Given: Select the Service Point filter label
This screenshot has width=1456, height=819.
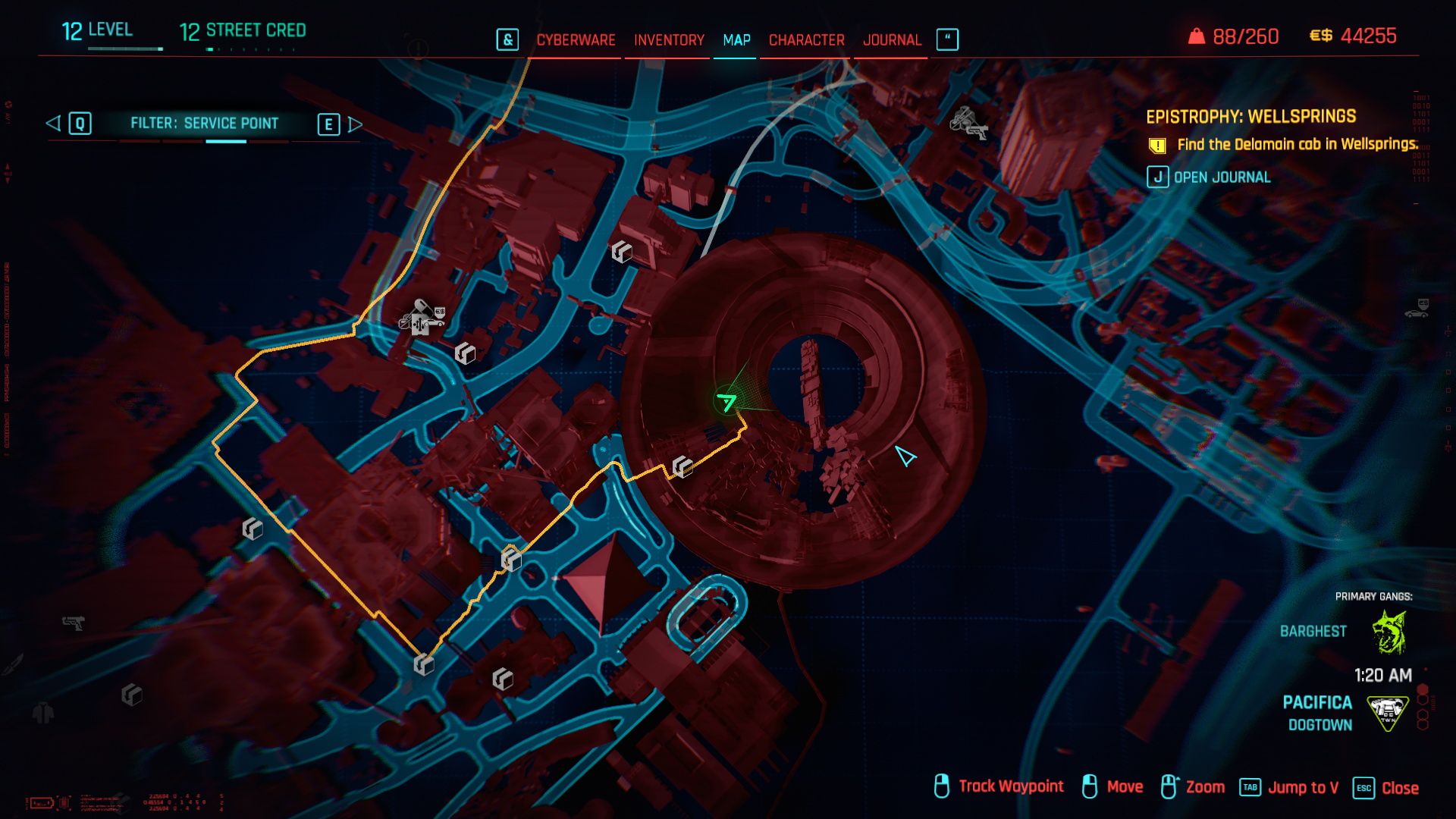Looking at the screenshot, I should click(x=204, y=124).
